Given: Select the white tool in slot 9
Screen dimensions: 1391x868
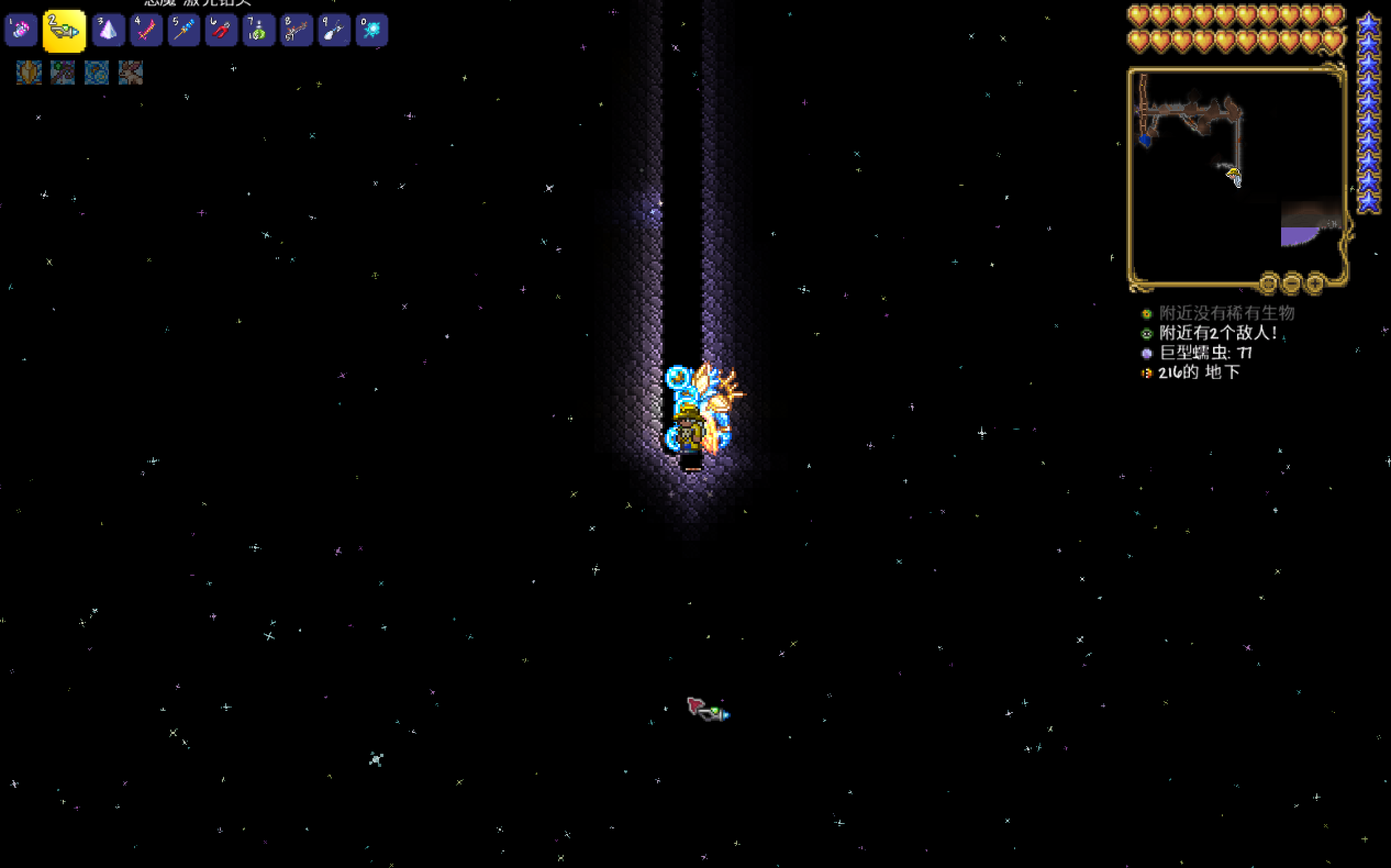Looking at the screenshot, I should click(x=334, y=30).
